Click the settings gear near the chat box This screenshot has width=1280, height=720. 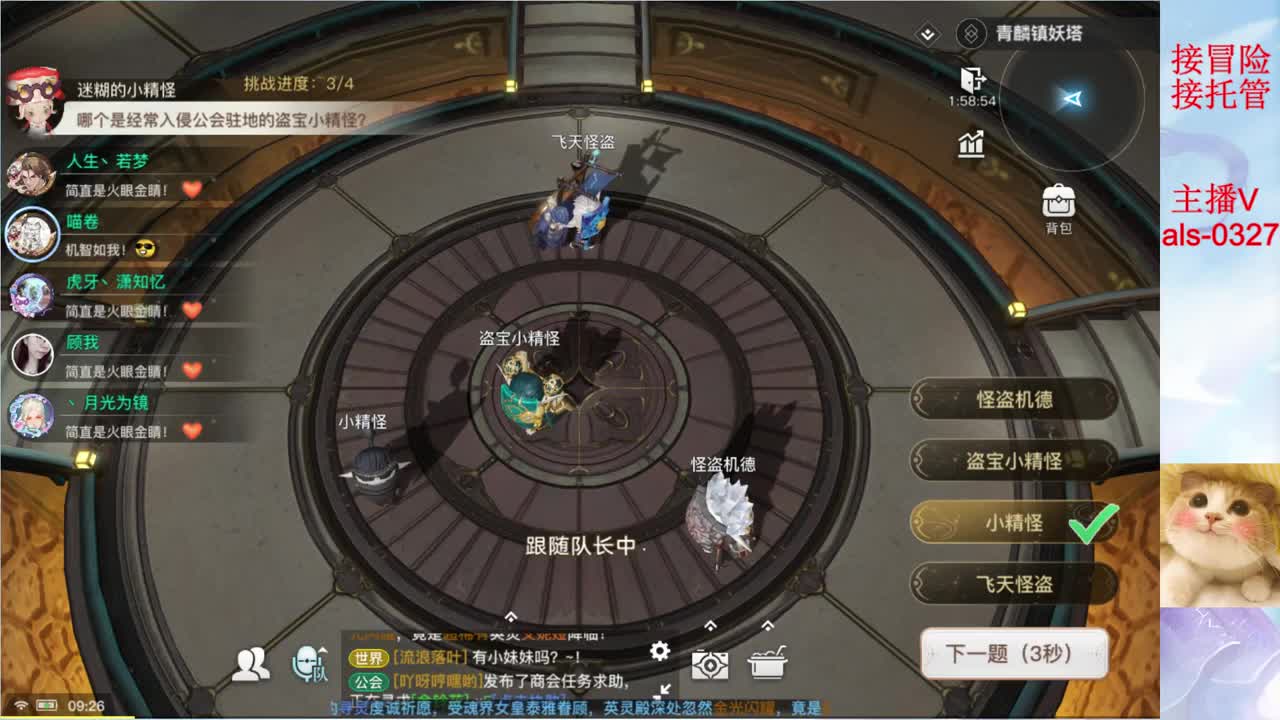coord(659,650)
